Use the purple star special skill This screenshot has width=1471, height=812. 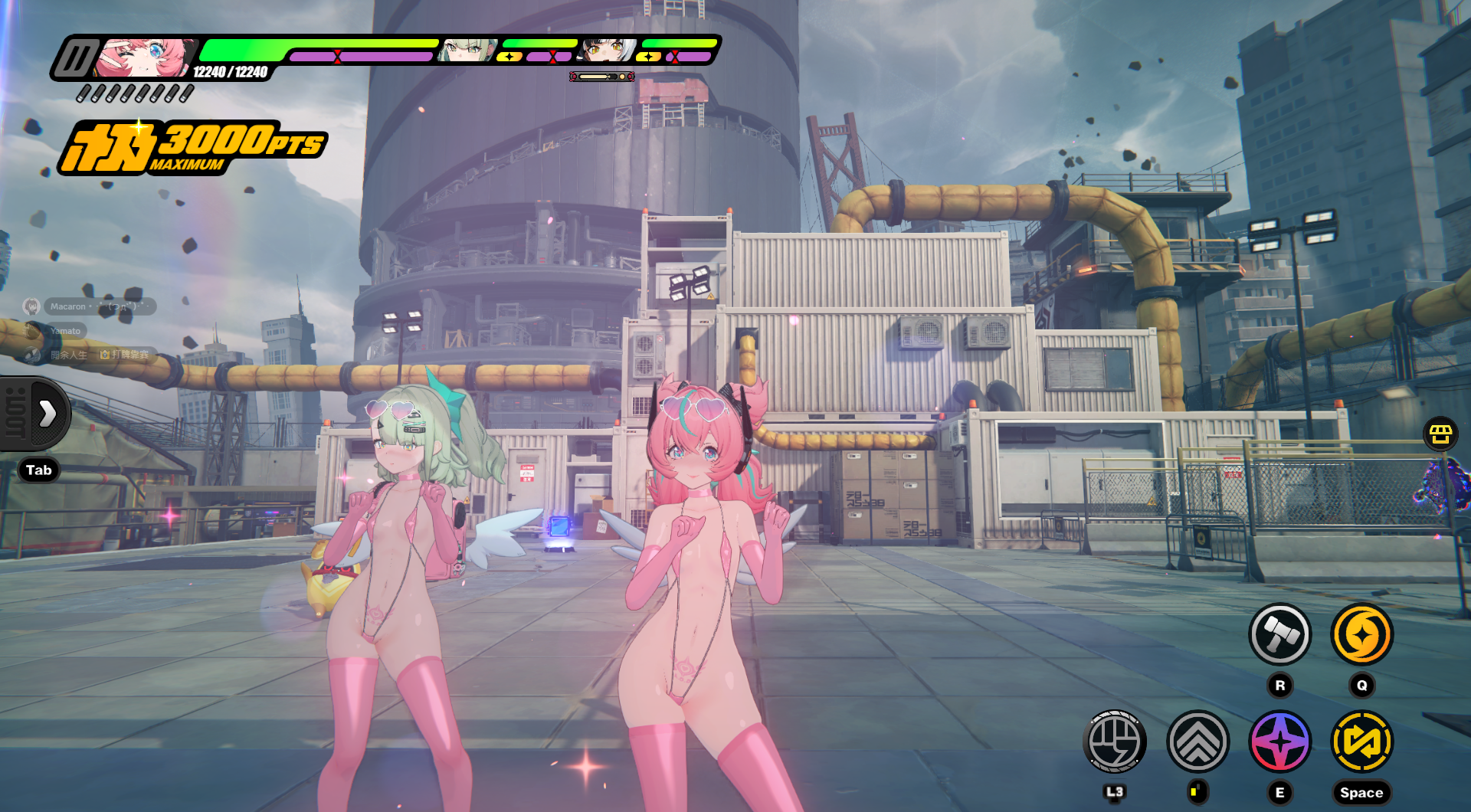1279,742
